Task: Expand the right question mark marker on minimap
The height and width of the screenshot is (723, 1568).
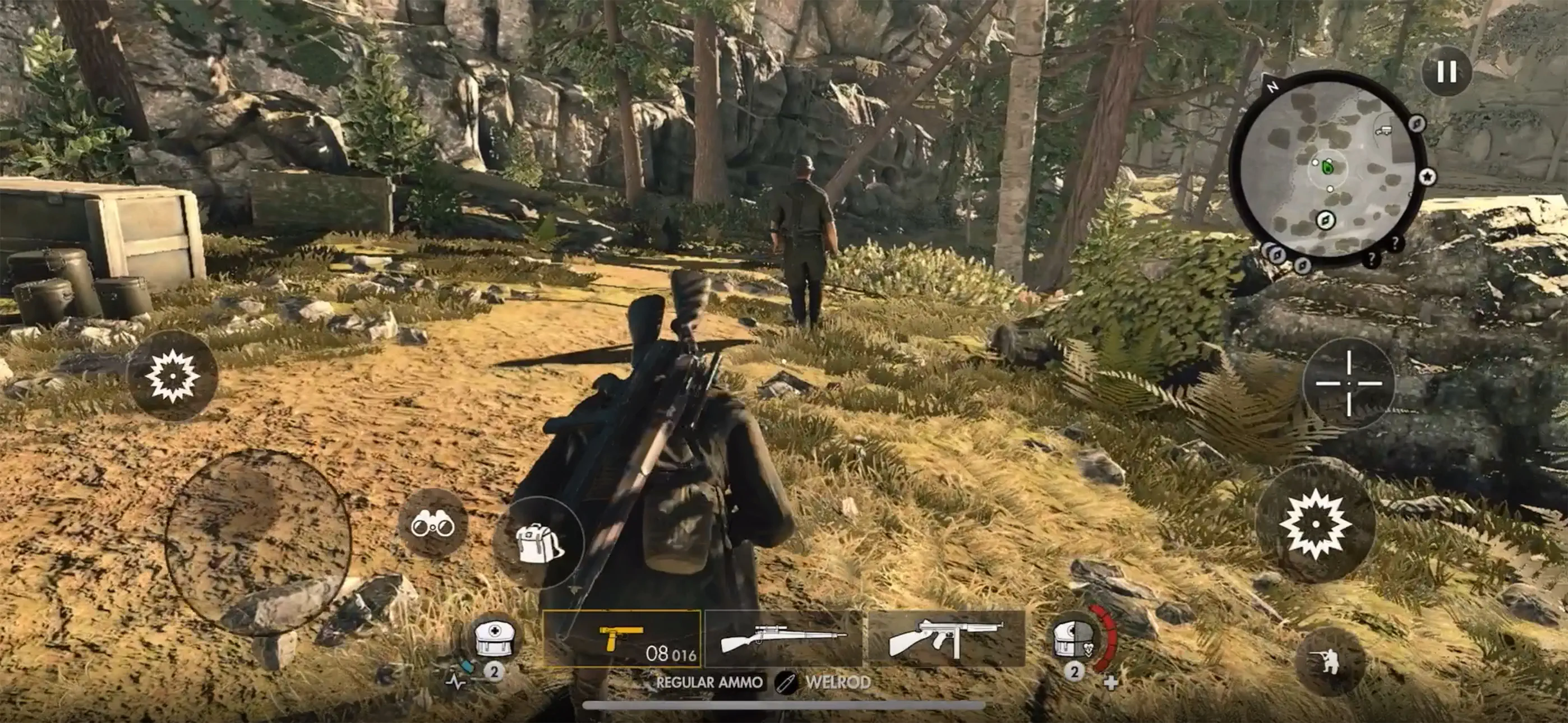Action: [x=1396, y=243]
